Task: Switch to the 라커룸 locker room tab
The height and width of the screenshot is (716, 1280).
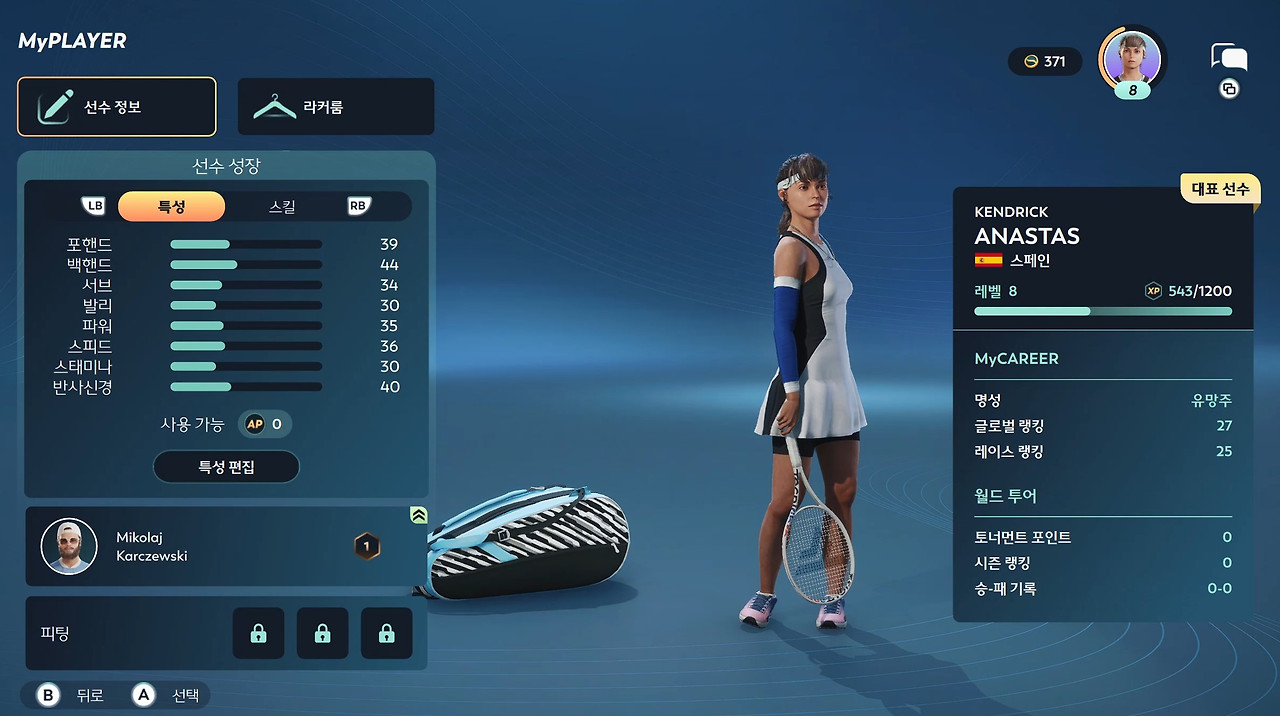Action: pyautogui.click(x=336, y=107)
